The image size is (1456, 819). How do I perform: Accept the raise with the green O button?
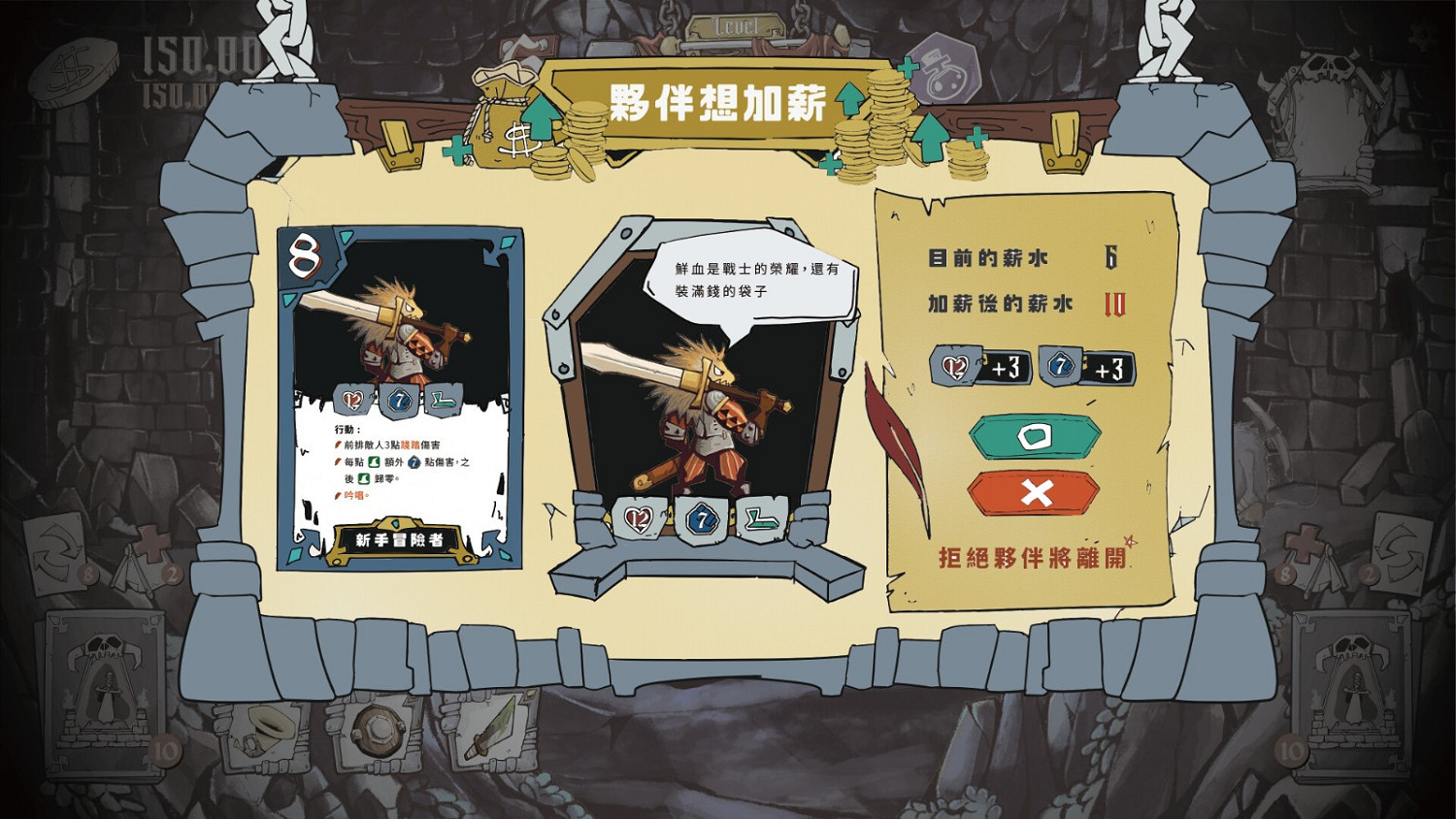(x=1034, y=435)
